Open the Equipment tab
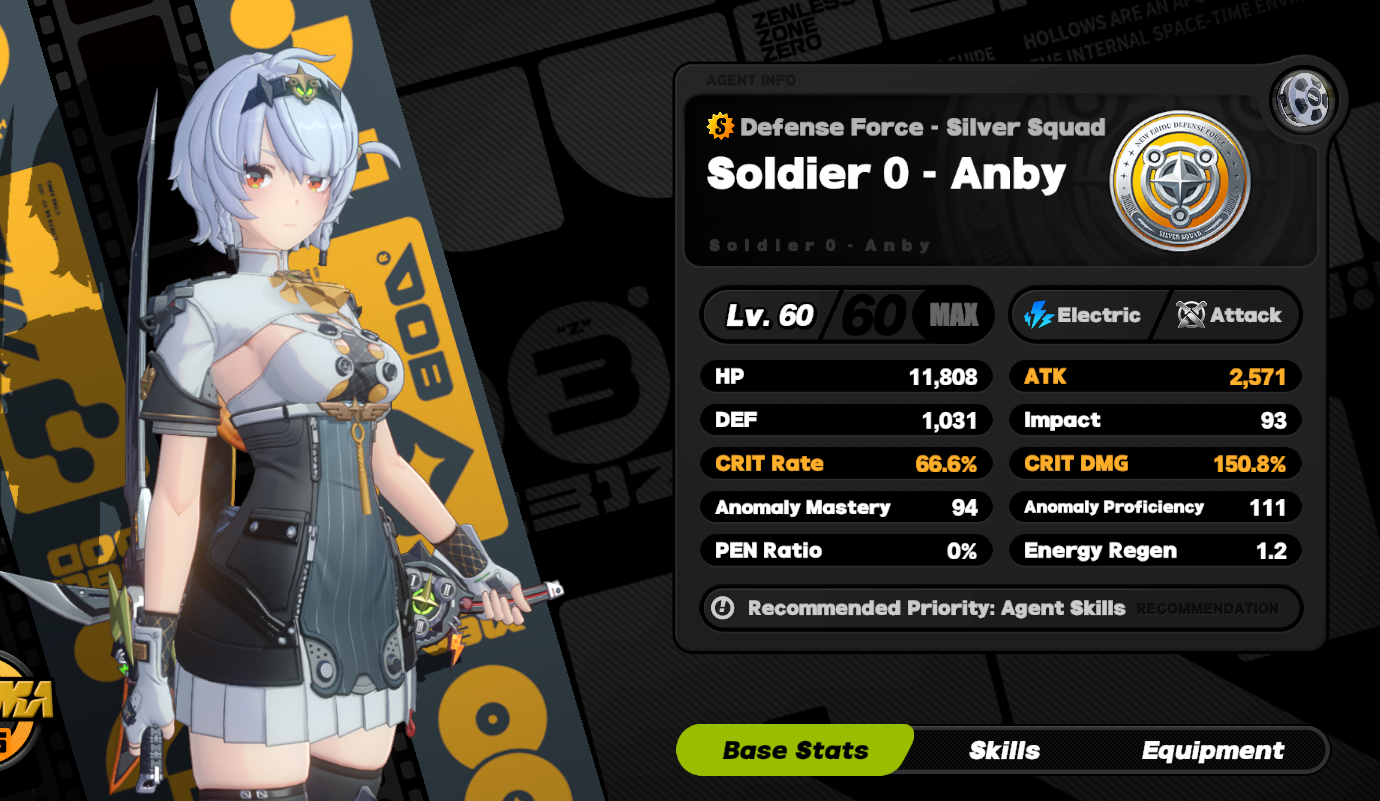Viewport: 1380px width, 801px height. pos(1216,750)
